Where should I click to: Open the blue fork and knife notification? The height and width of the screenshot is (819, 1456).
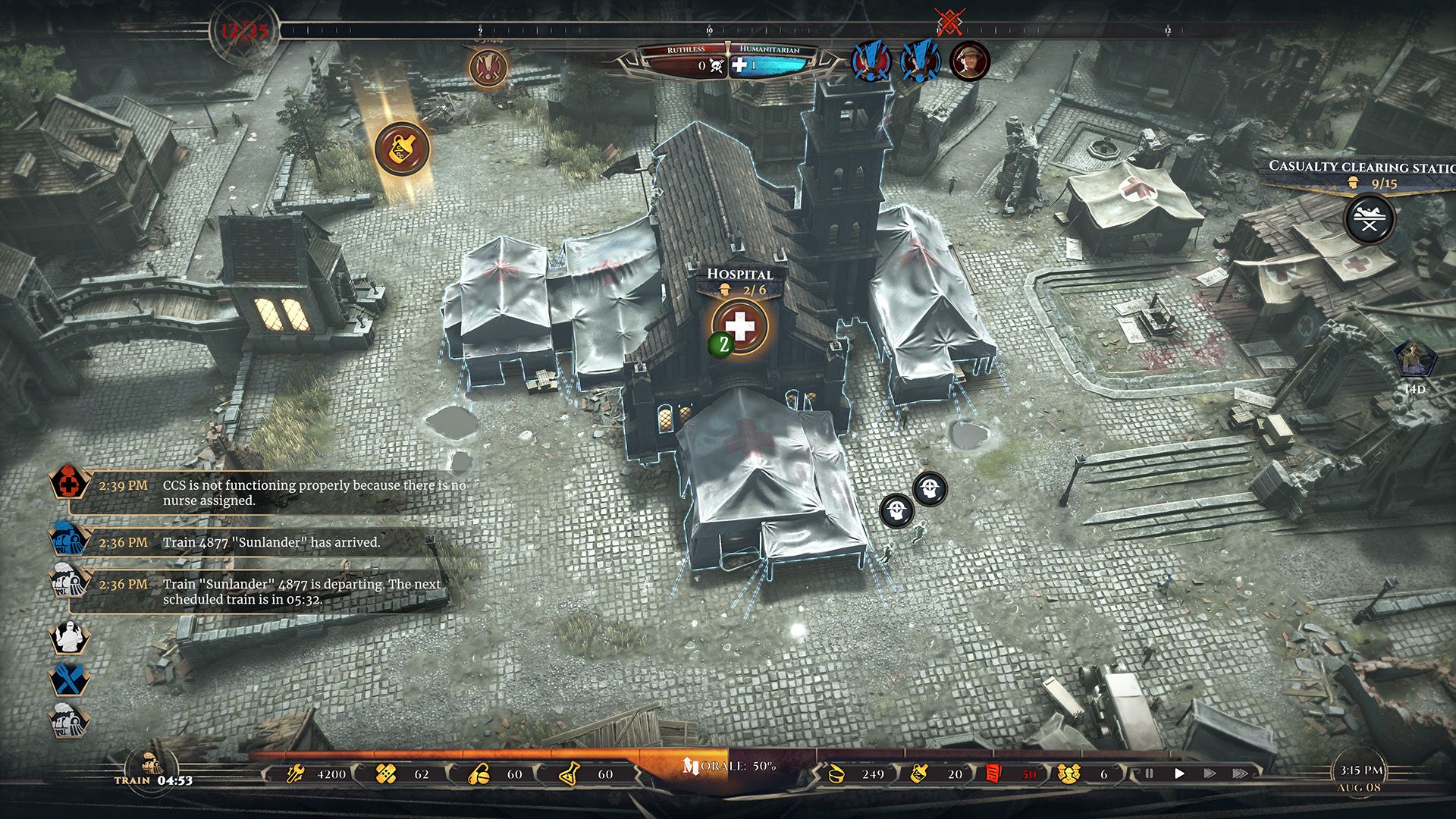click(69, 679)
